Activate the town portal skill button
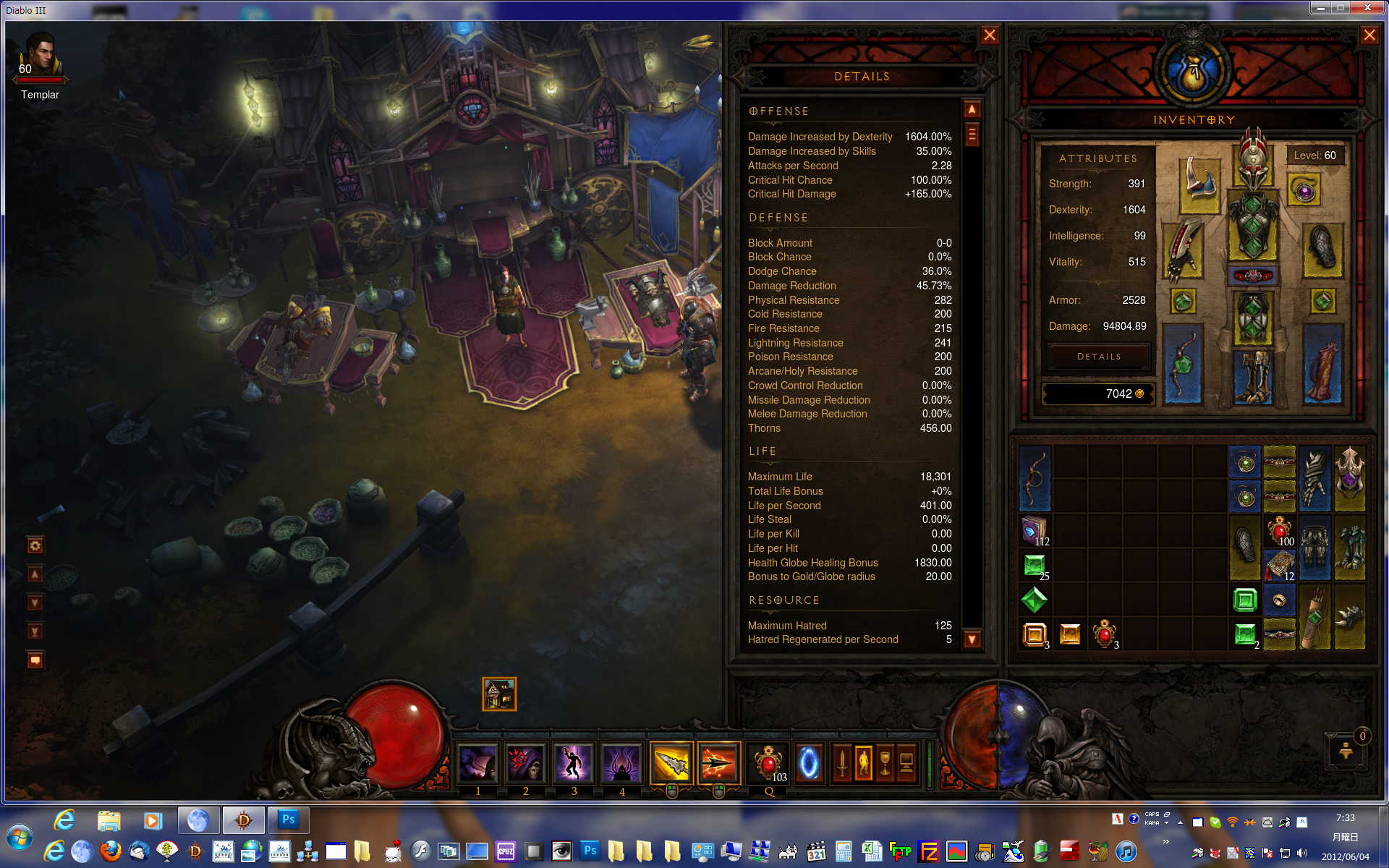Screen dimensions: 1389x868 [809, 763]
